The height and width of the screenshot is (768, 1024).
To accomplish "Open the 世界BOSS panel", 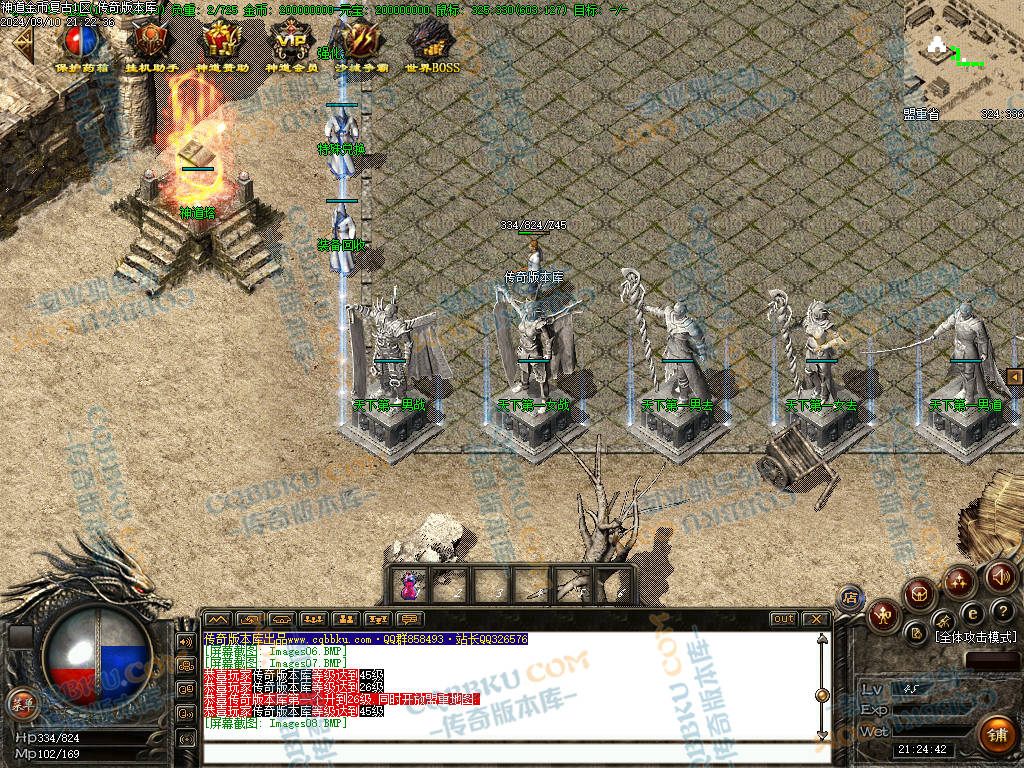I will point(432,43).
